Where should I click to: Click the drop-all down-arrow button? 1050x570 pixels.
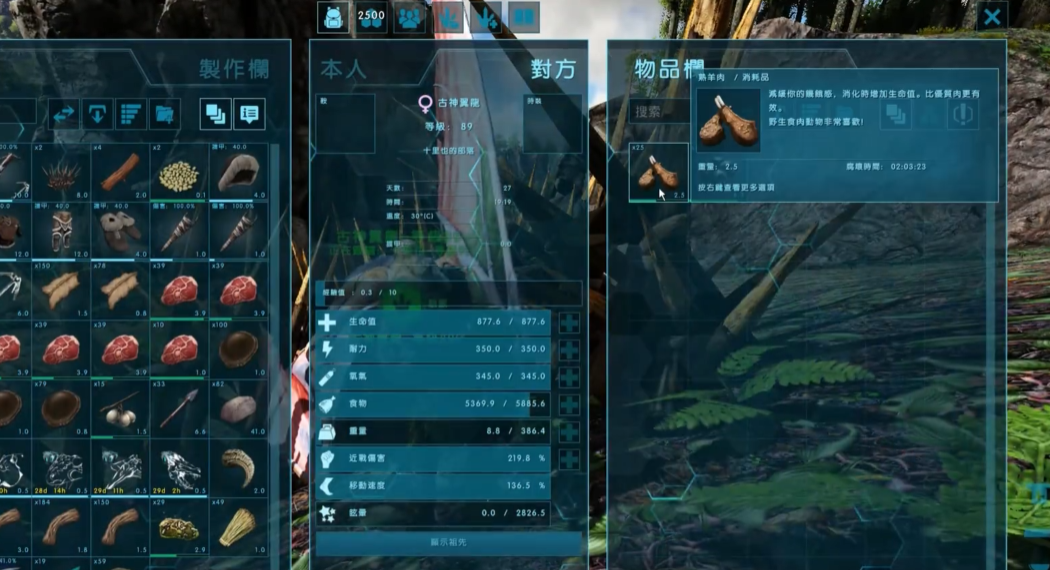(x=97, y=114)
